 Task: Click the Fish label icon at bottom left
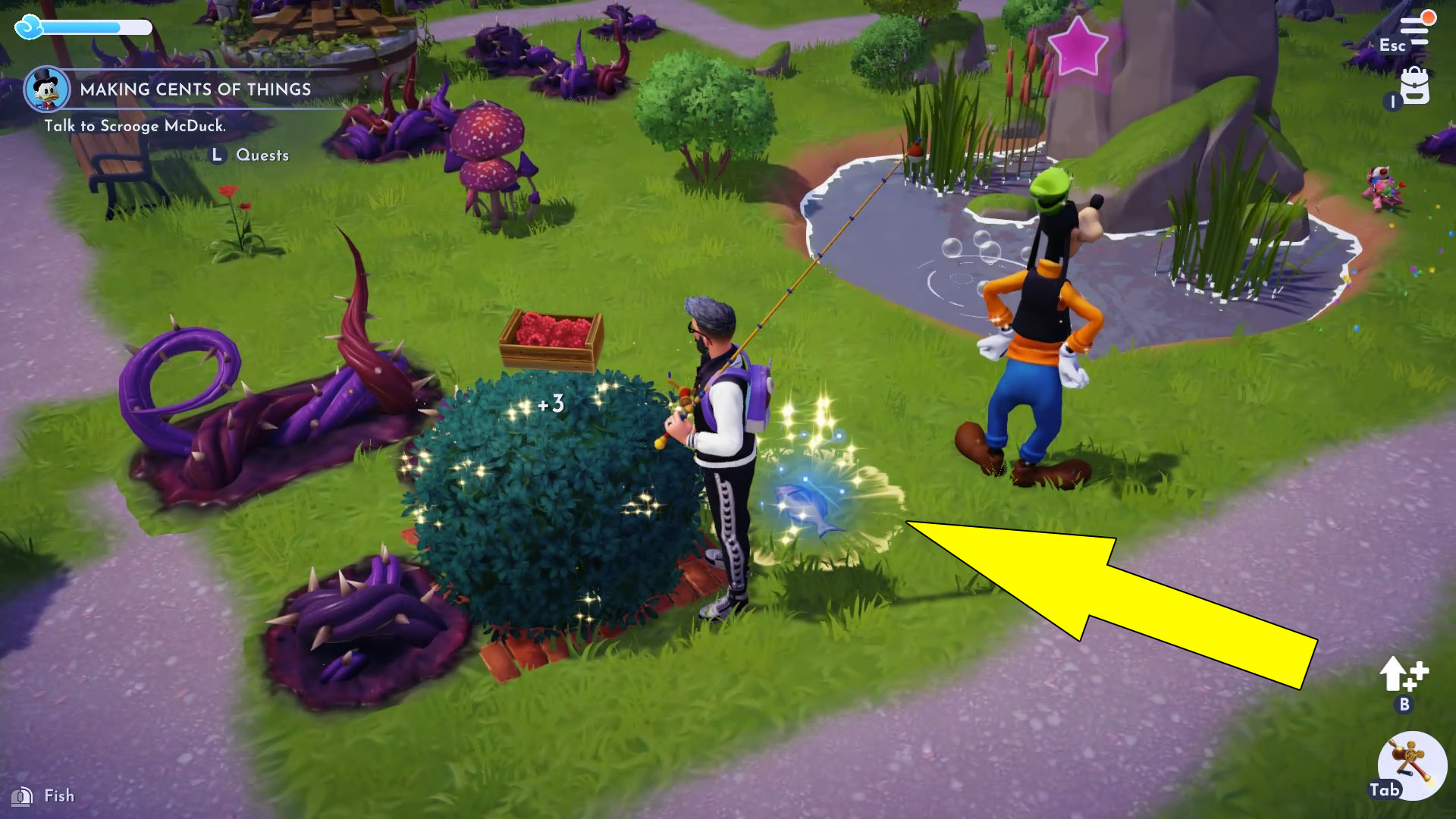(23, 796)
